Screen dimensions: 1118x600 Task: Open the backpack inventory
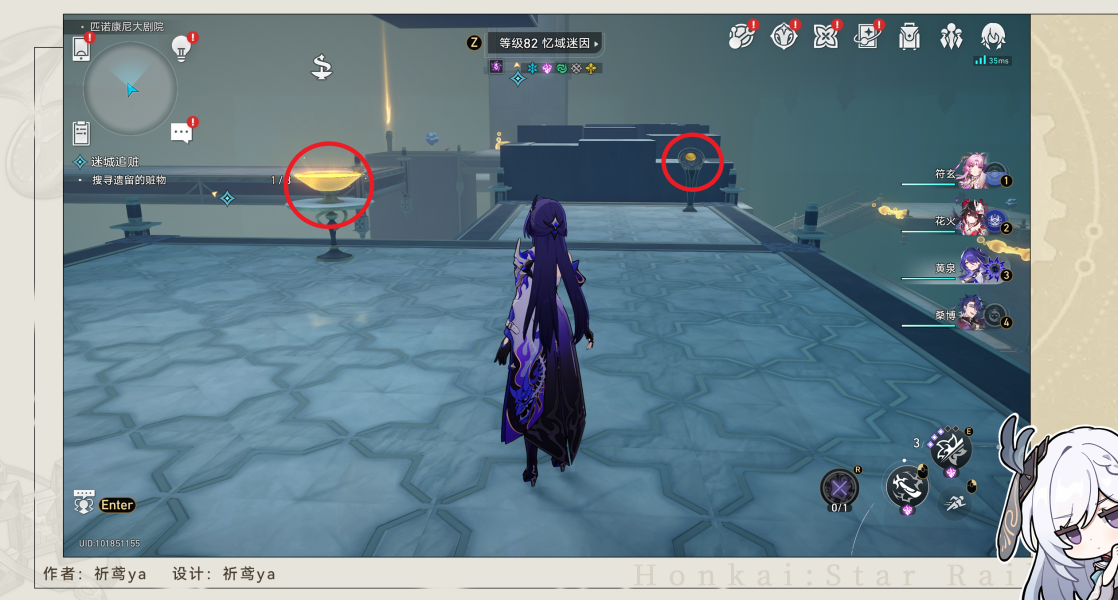coord(909,37)
